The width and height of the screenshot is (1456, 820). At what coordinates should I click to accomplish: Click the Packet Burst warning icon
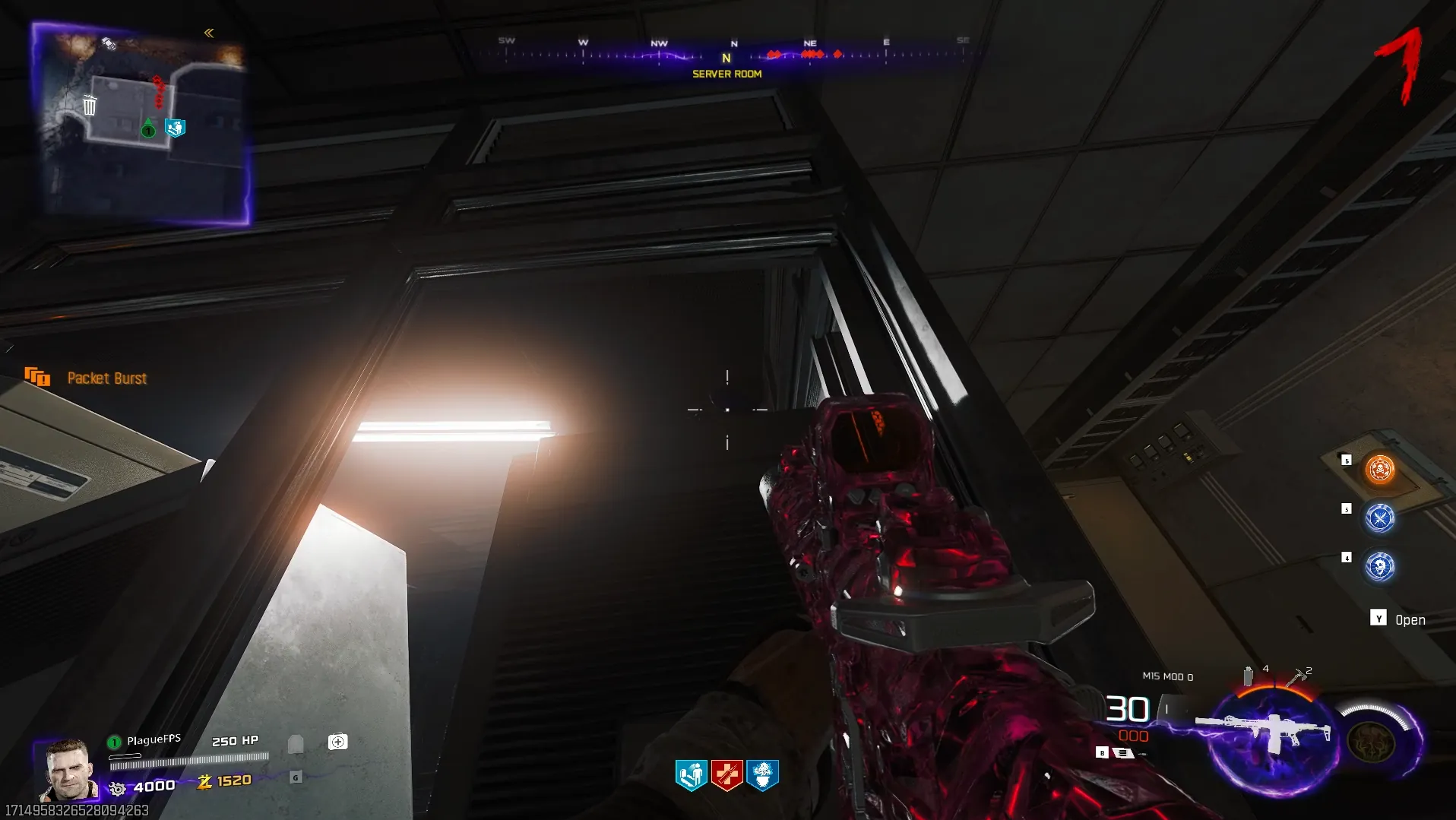click(37, 377)
